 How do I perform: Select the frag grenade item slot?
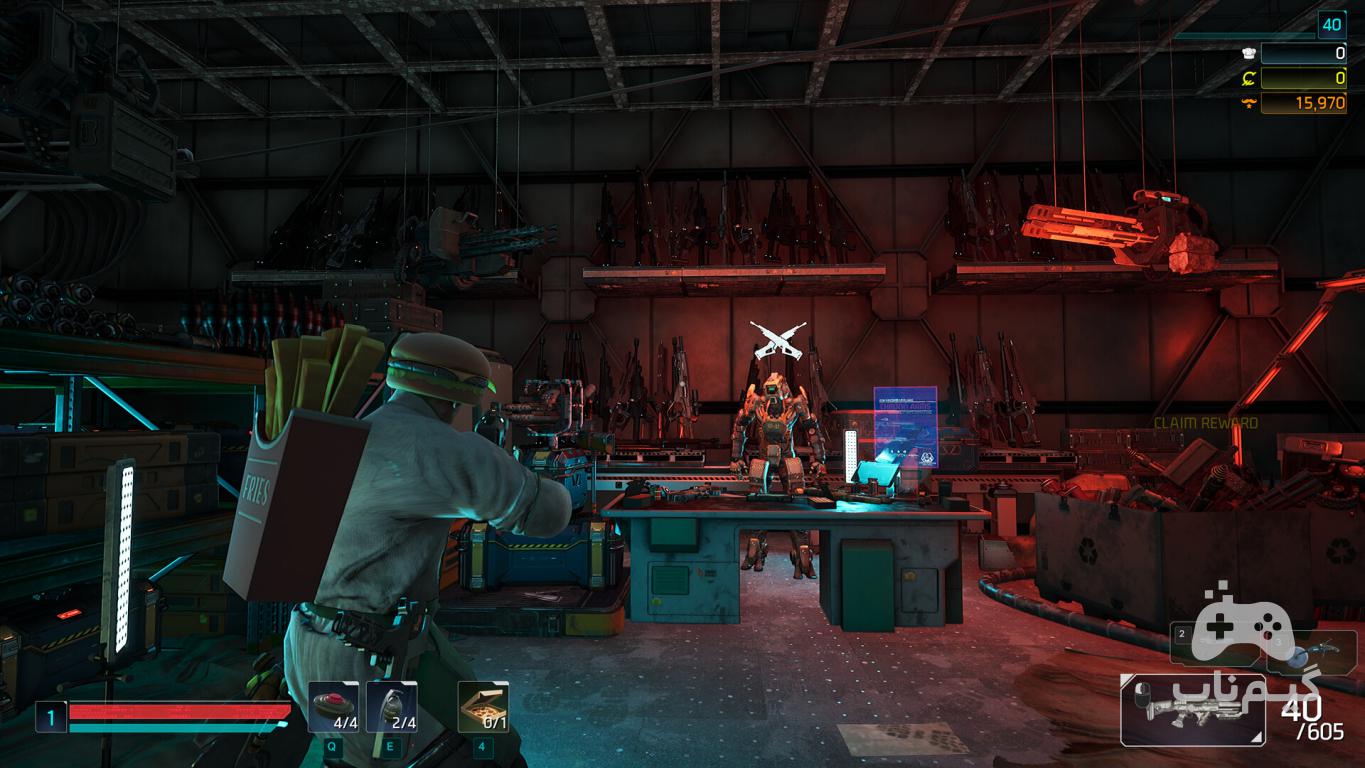point(391,707)
